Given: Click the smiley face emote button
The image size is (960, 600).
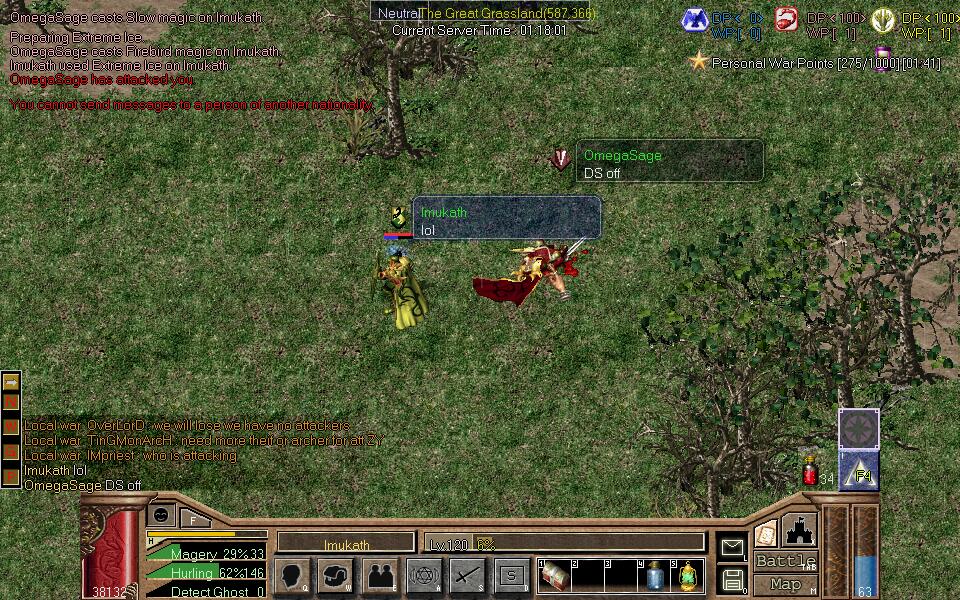Looking at the screenshot, I should pos(161,513).
